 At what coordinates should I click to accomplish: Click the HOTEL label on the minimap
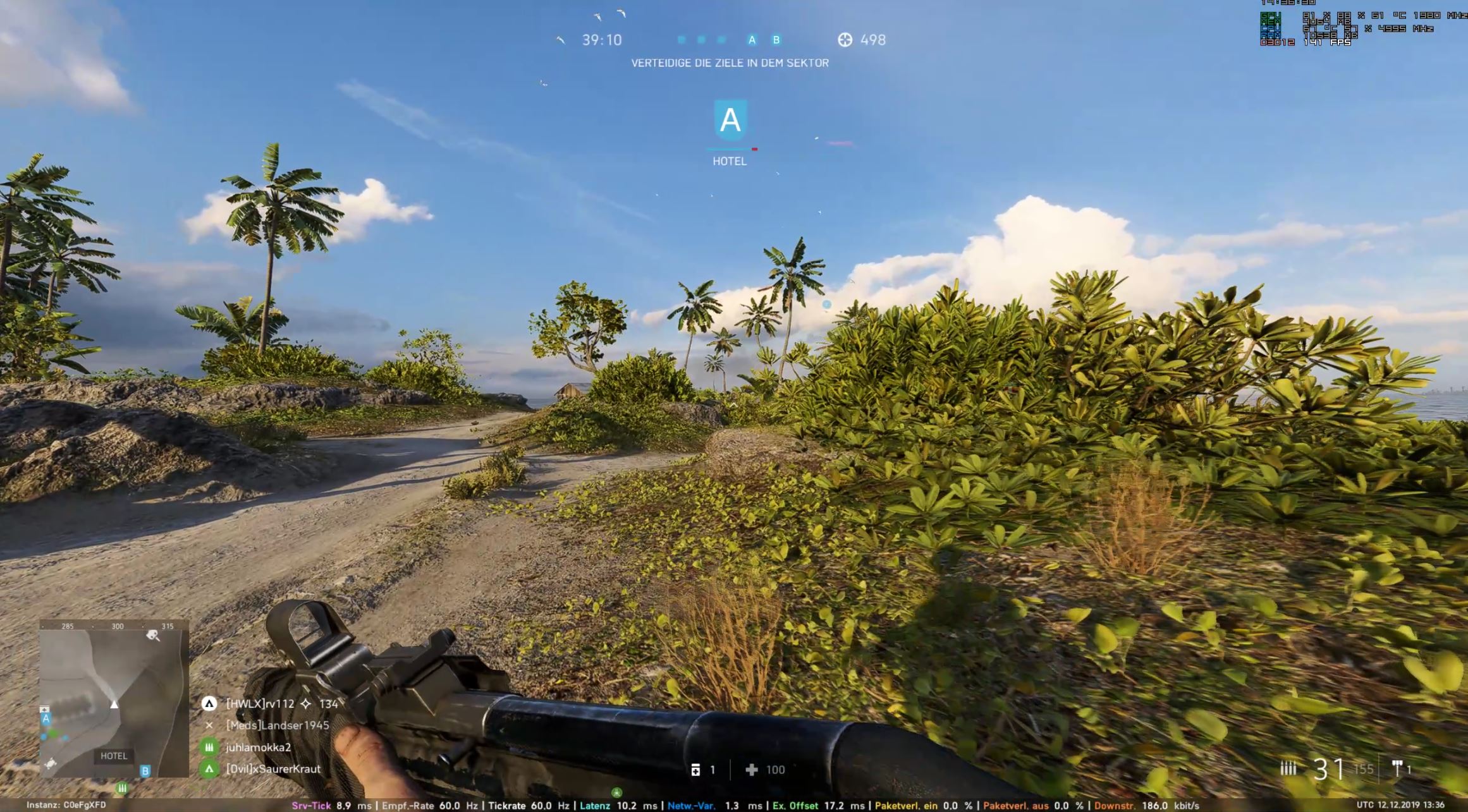pyautogui.click(x=114, y=756)
